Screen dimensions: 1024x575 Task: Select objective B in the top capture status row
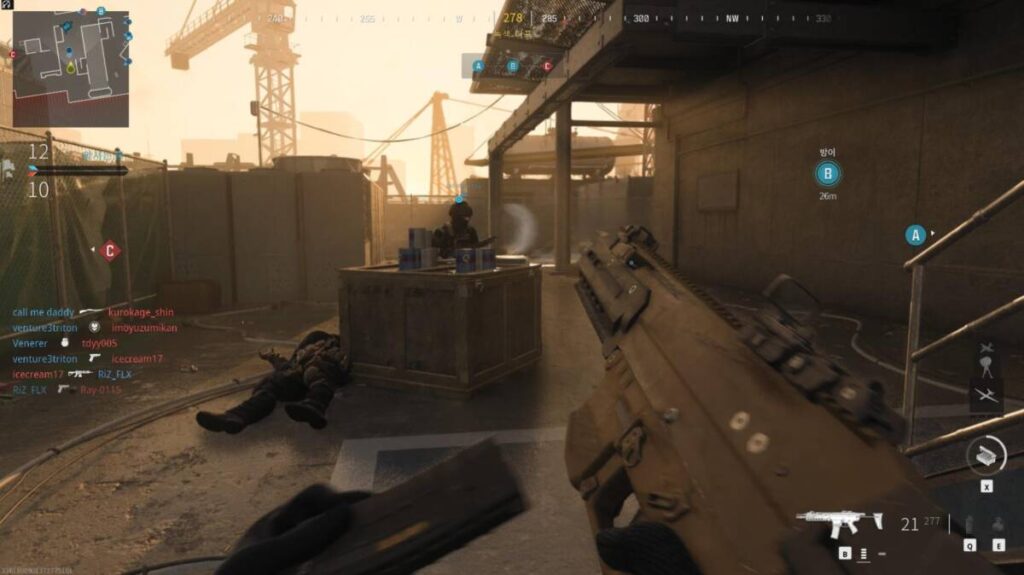[513, 66]
